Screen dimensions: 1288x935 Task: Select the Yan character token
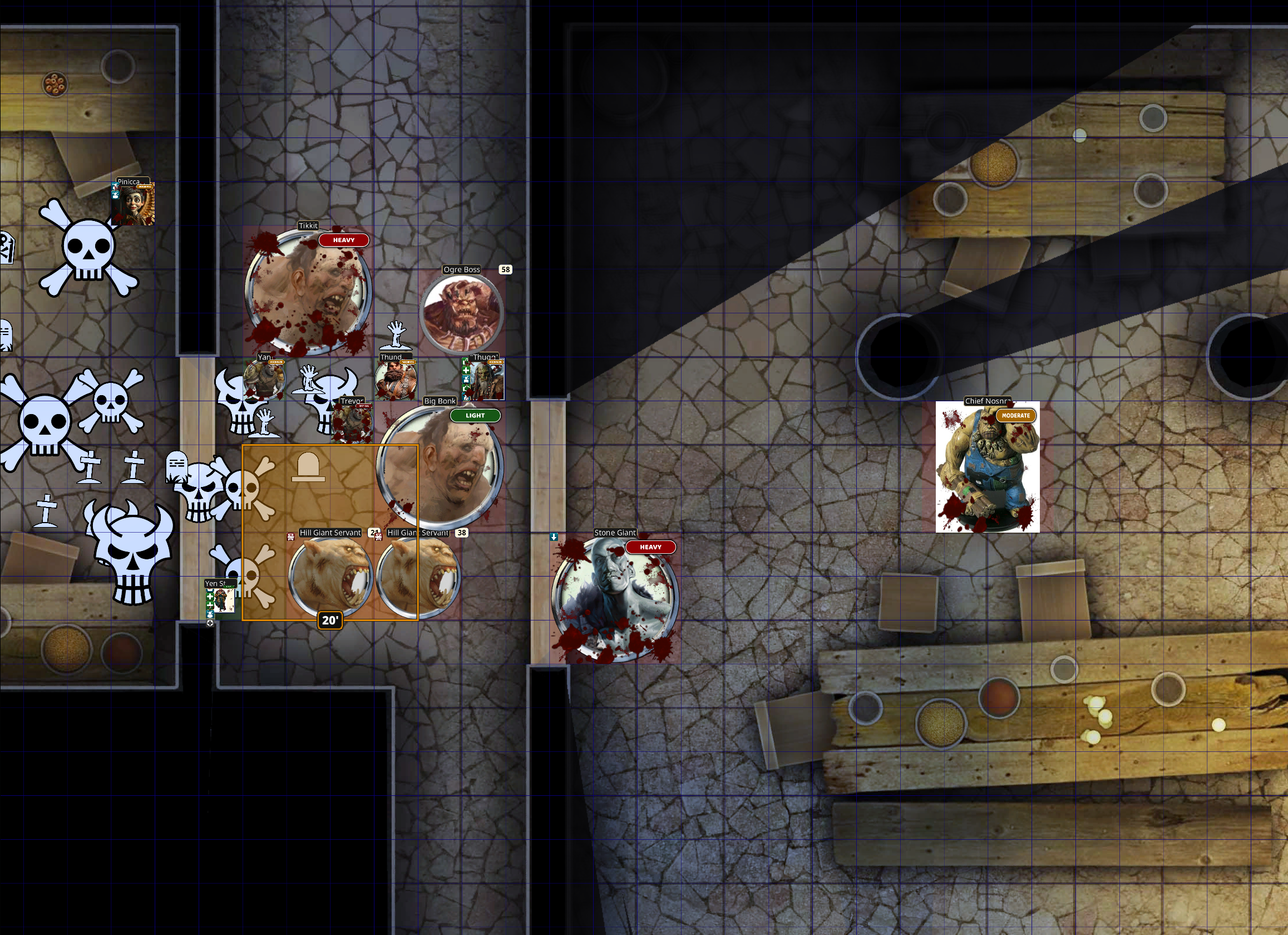(264, 379)
